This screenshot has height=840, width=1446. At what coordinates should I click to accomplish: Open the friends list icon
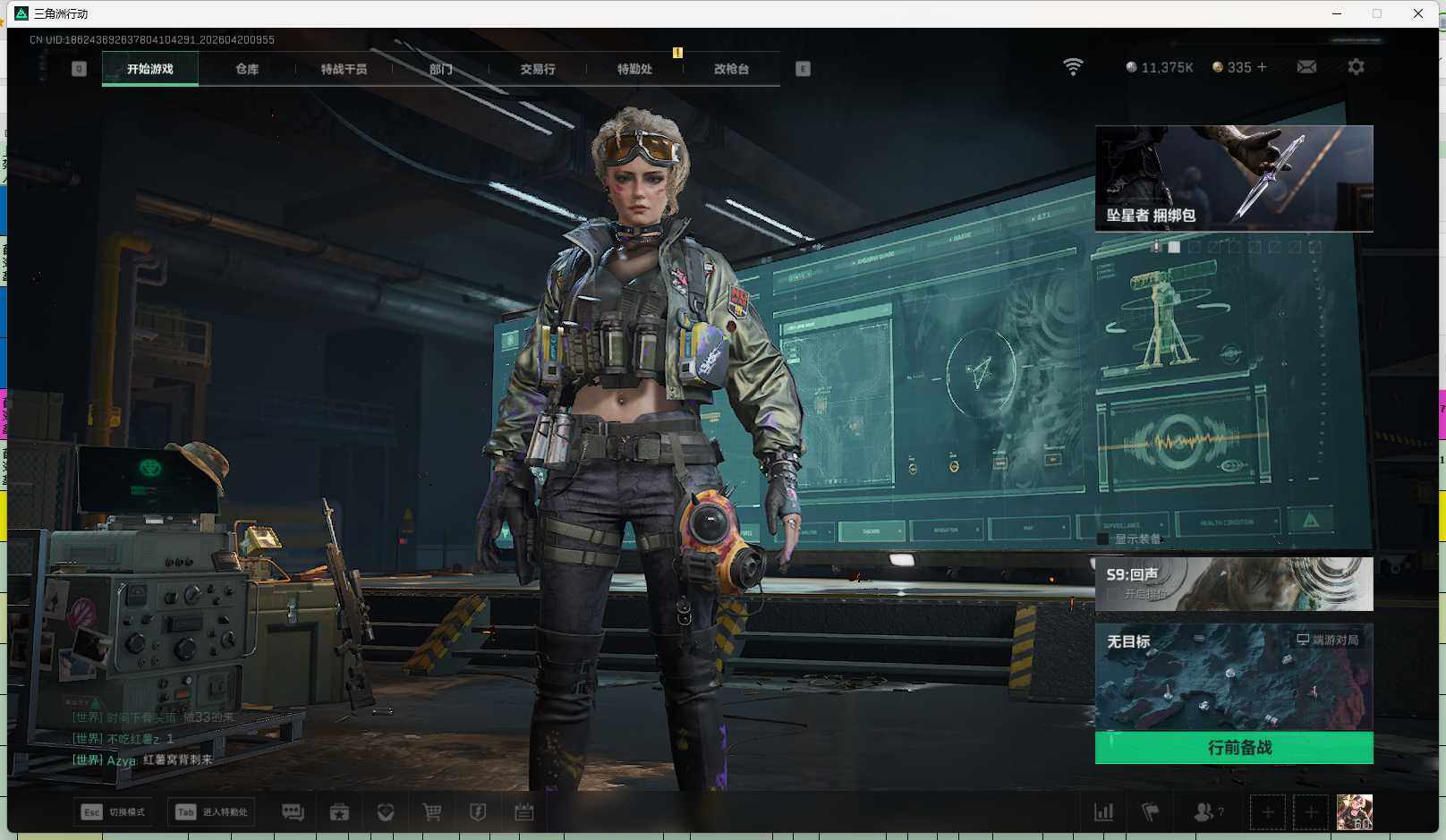[1204, 812]
